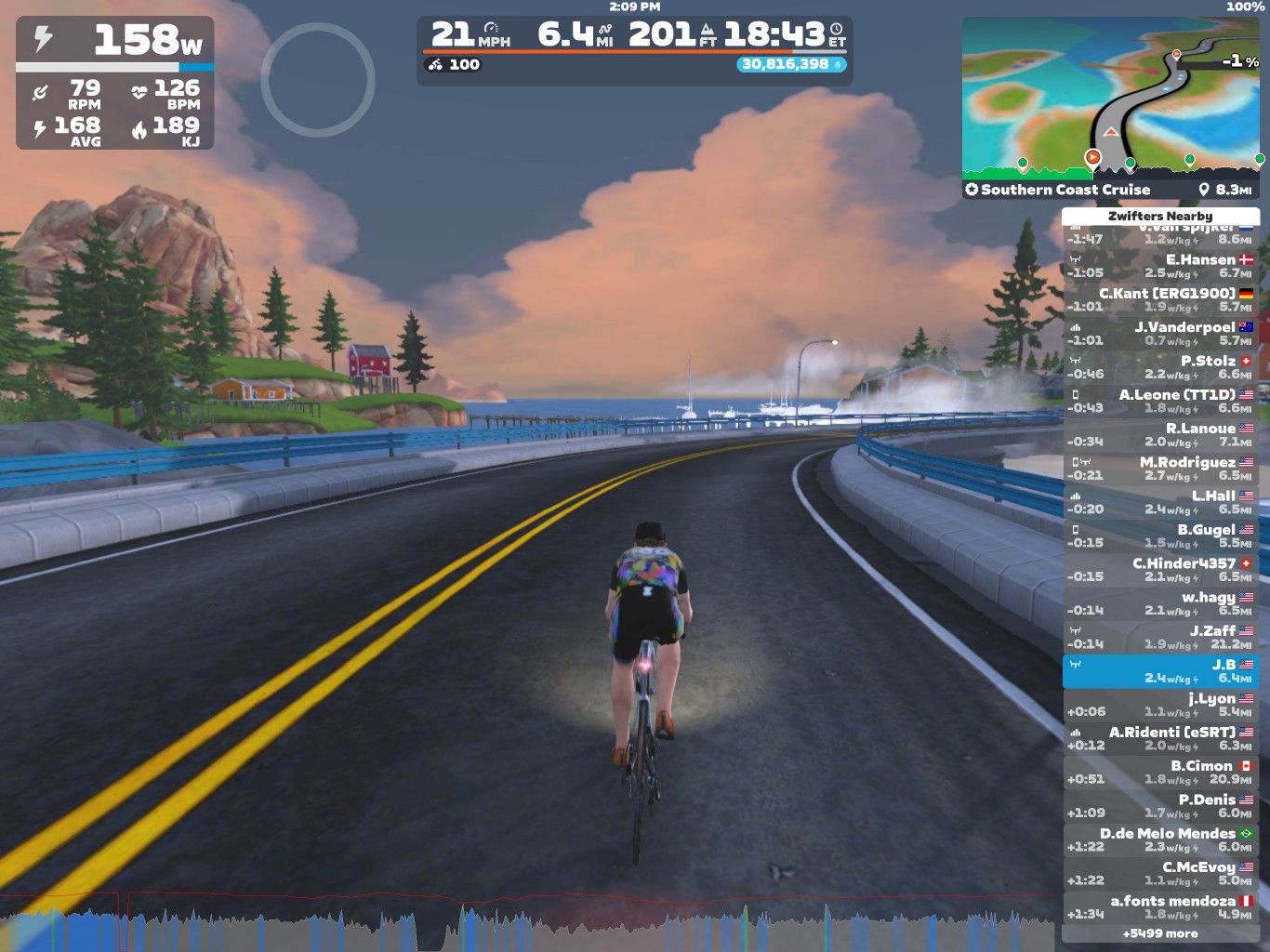Choose R.Lanoue in the nearby list
This screenshot has width=1270, height=952.
point(1159,434)
